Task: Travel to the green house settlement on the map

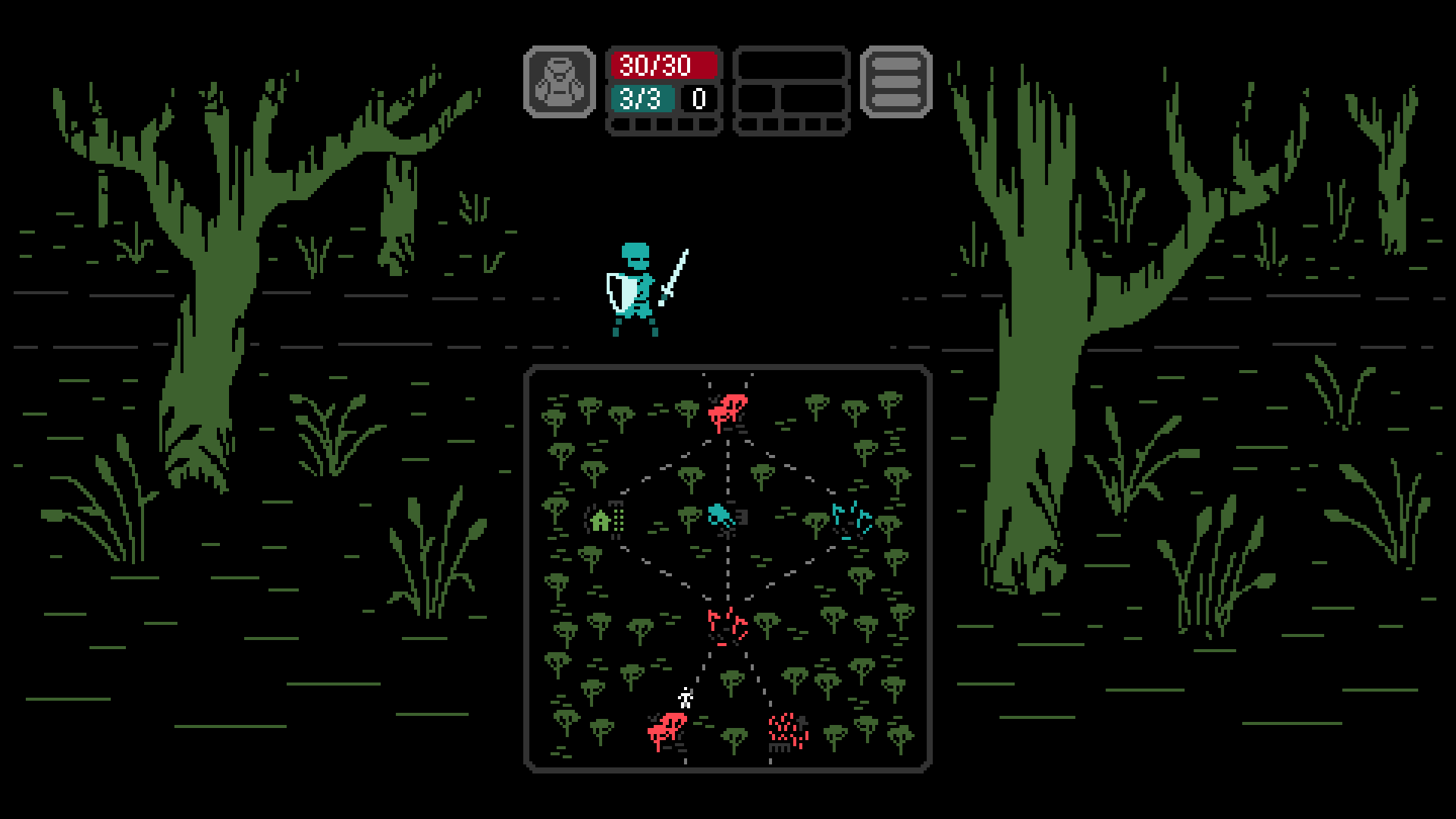Action: point(599,522)
